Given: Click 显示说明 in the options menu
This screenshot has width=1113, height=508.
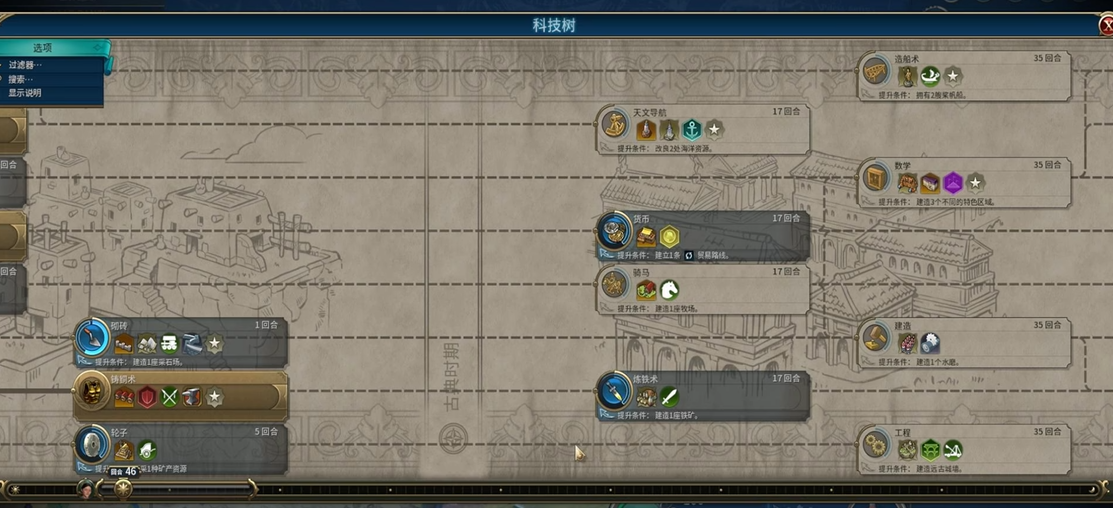Looking at the screenshot, I should tap(26, 93).
